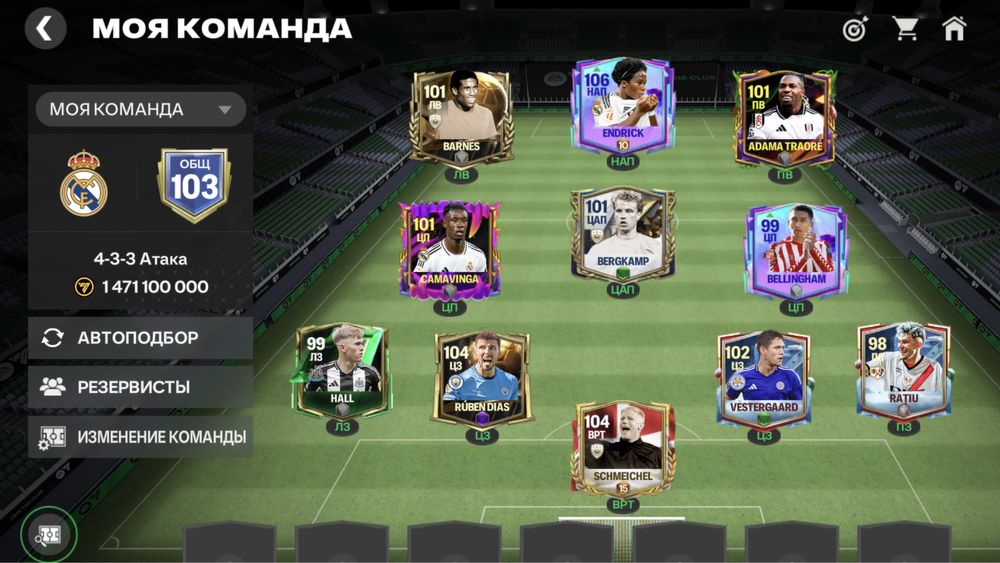This screenshot has width=1000, height=563.
Task: Open the shopping cart store
Action: click(x=906, y=29)
